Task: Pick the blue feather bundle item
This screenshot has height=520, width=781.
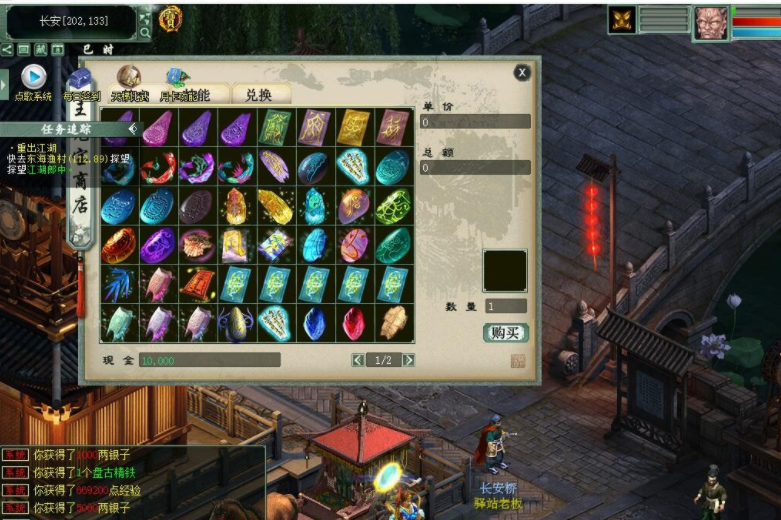Action: tap(118, 284)
